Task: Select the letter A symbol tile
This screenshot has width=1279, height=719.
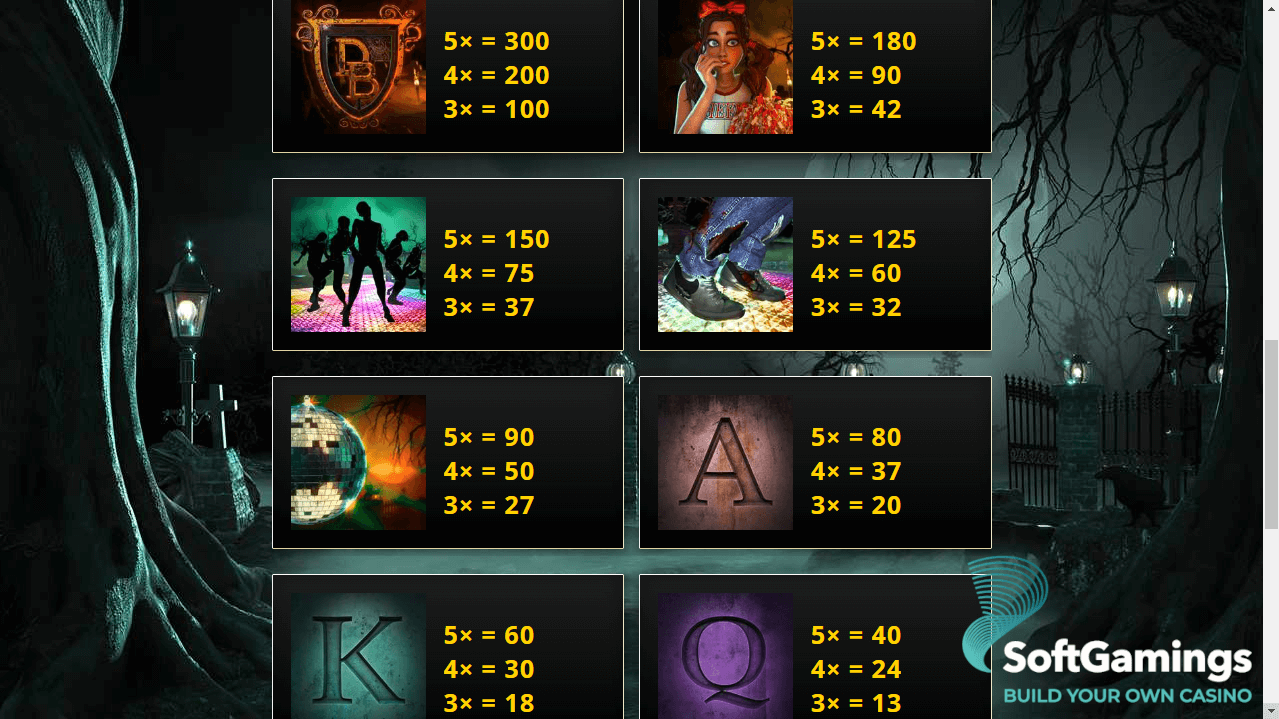Action: (725, 462)
